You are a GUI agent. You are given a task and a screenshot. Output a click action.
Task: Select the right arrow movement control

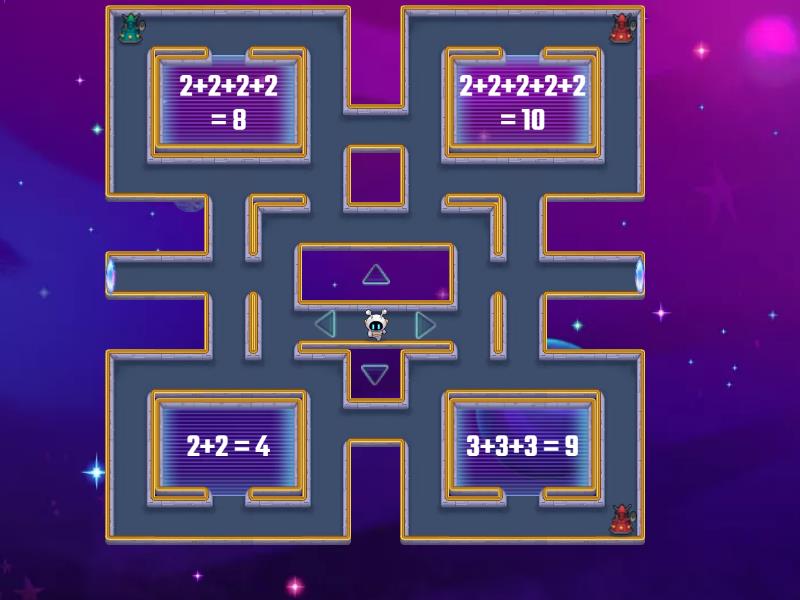tap(425, 324)
